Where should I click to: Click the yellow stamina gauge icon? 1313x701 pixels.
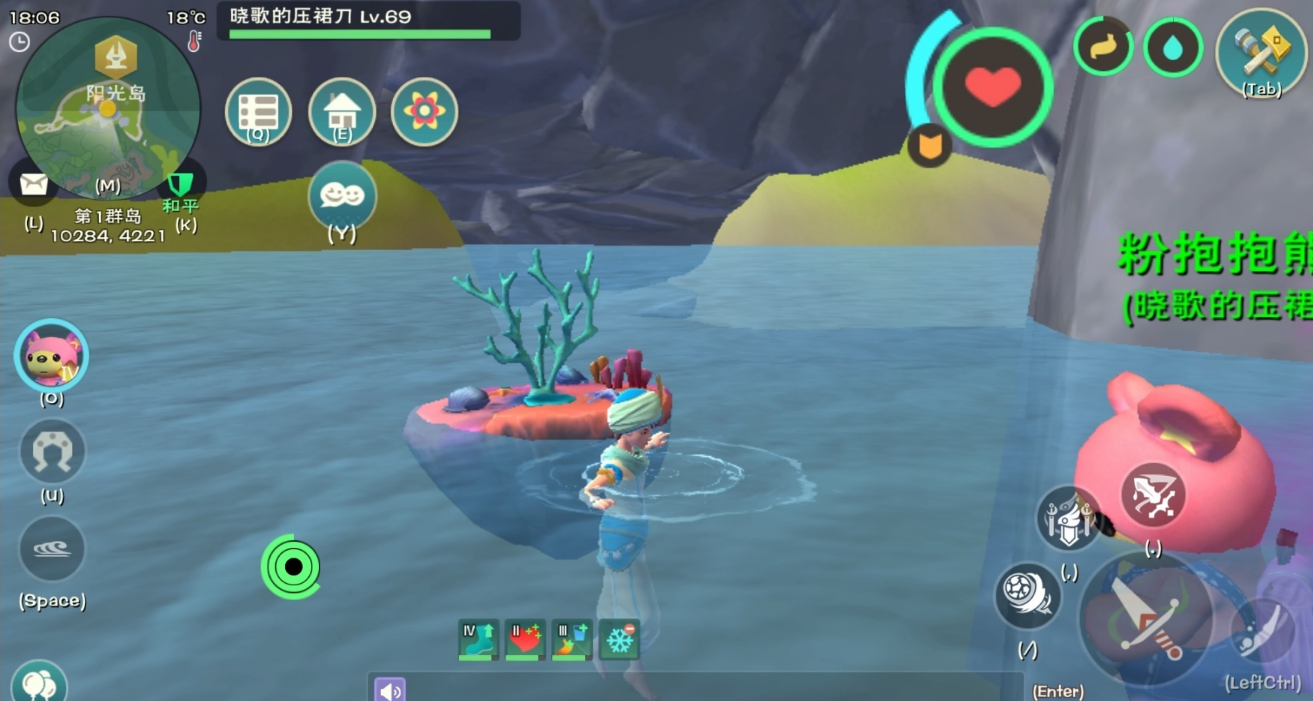tap(1103, 47)
